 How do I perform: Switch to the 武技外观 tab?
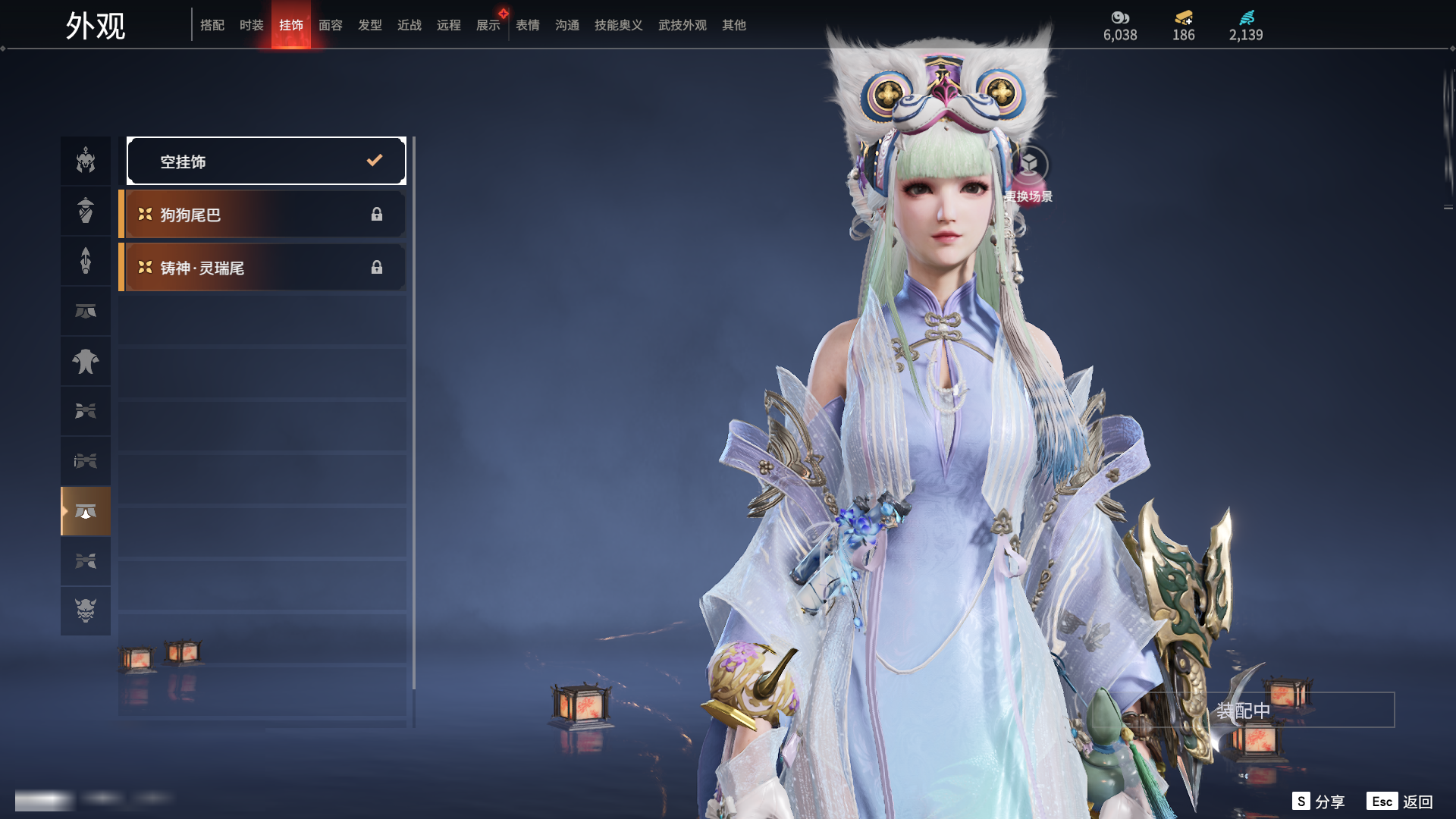pos(682,25)
